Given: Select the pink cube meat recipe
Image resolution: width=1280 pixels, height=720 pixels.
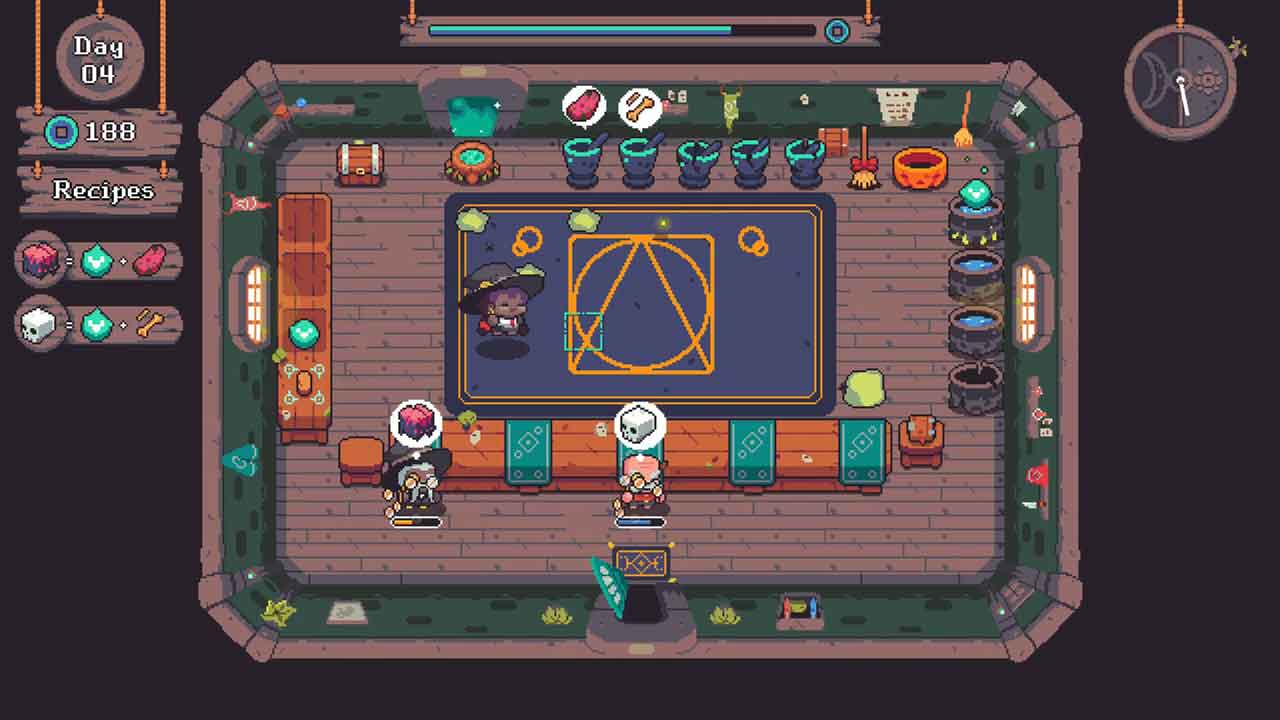Looking at the screenshot, I should (x=99, y=262).
